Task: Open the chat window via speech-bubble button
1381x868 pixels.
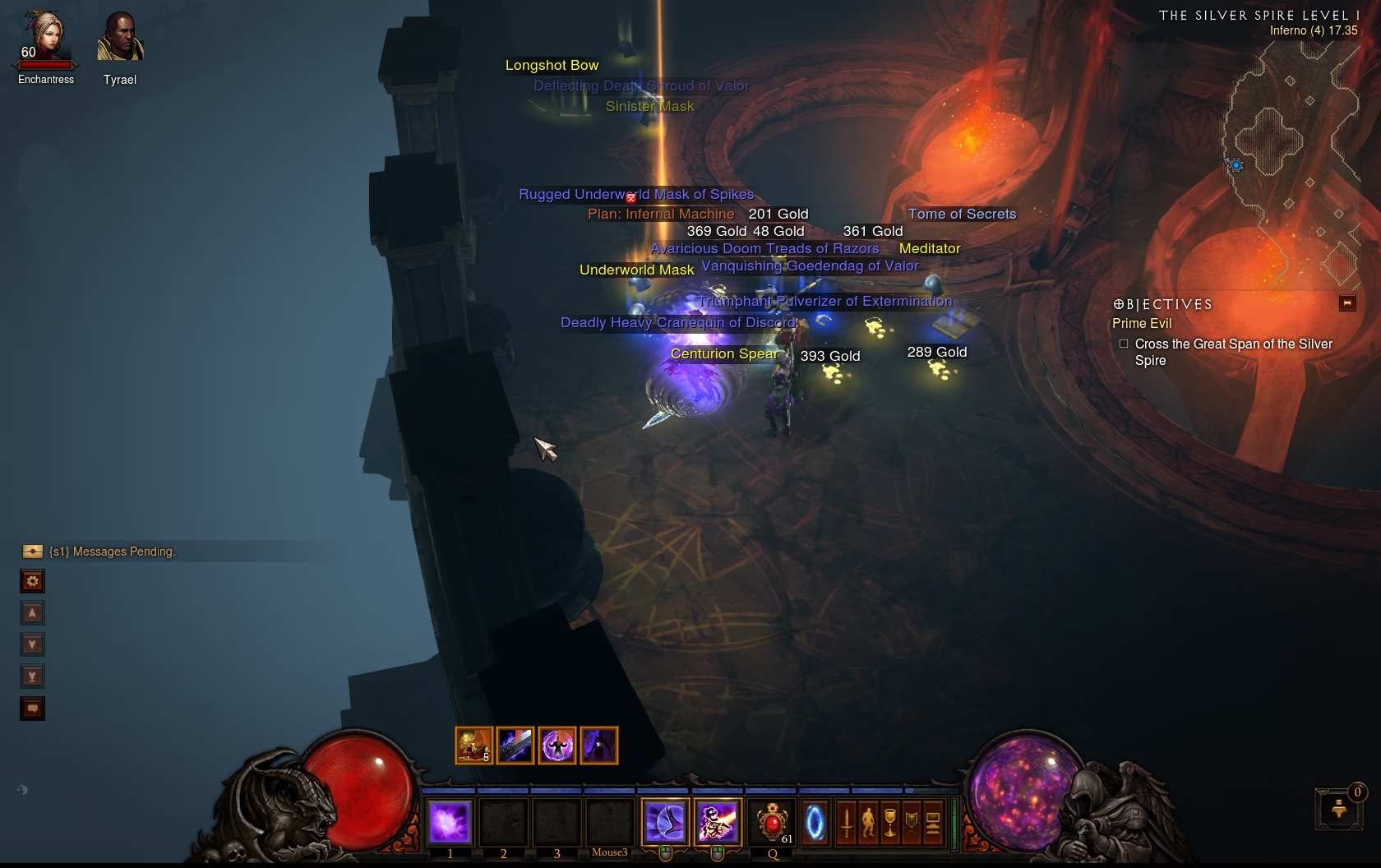Action: (32, 709)
